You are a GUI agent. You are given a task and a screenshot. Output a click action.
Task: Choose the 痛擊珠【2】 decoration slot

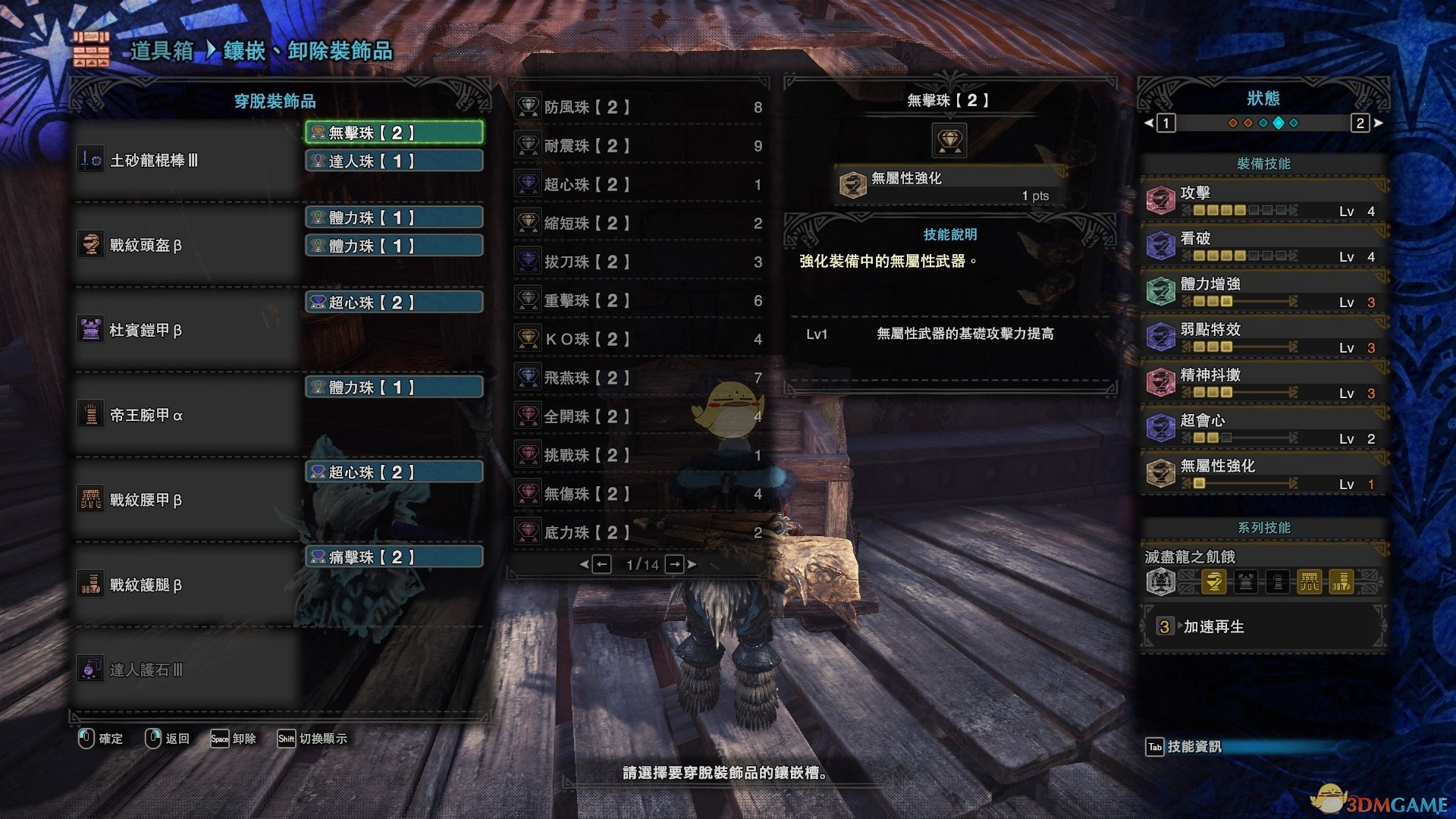tap(394, 557)
